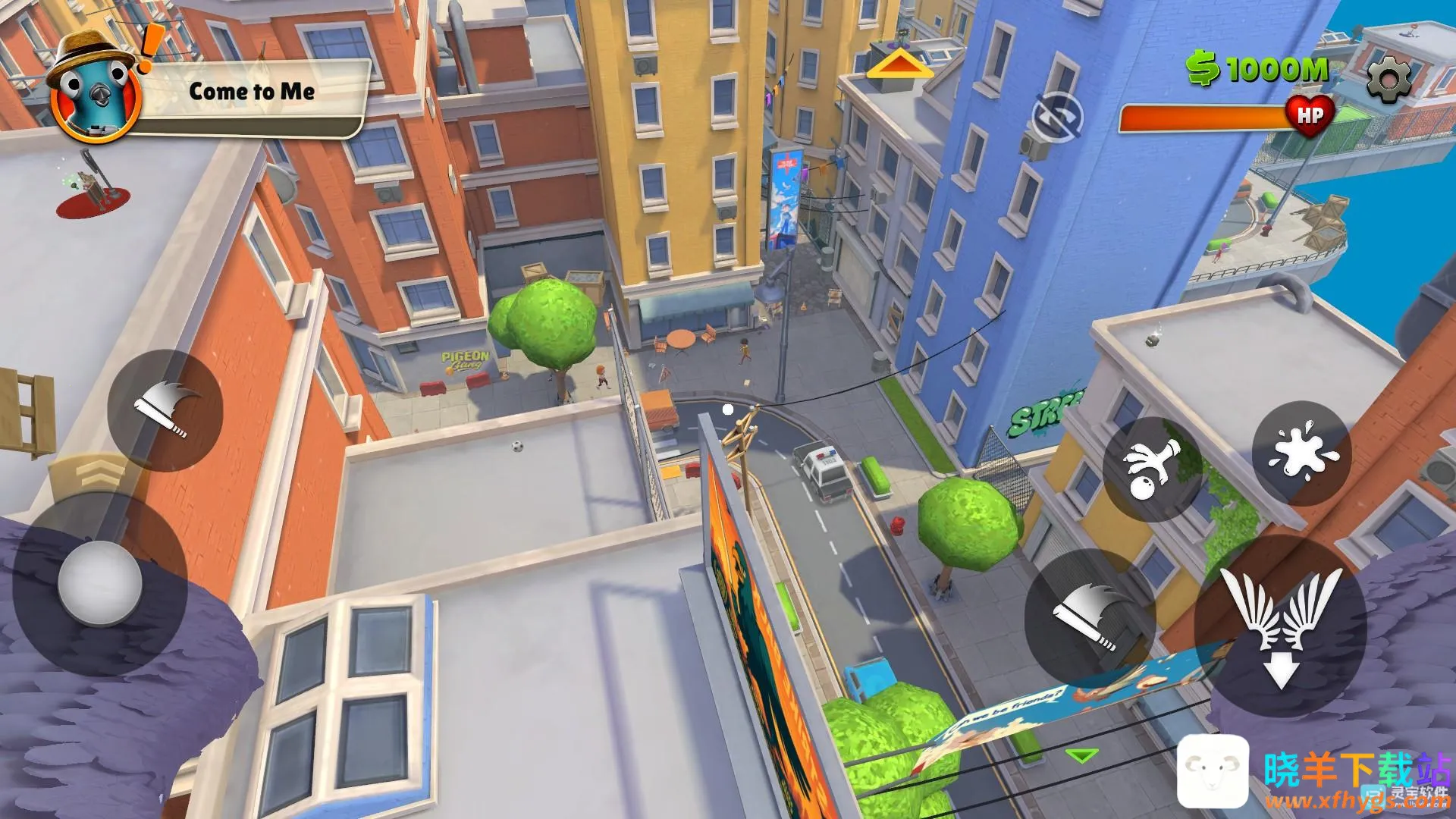Tap the "Come to Me" quest banner
This screenshot has height=819, width=1456.
pyautogui.click(x=252, y=93)
